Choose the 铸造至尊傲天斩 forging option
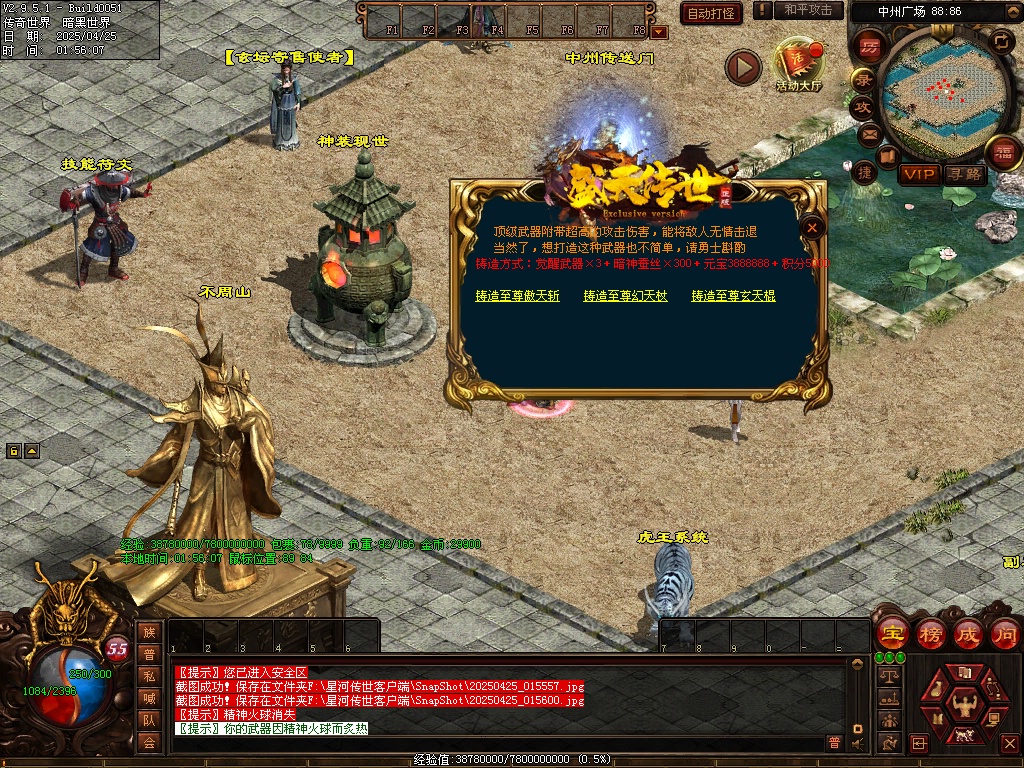This screenshot has height=768, width=1024. click(517, 296)
